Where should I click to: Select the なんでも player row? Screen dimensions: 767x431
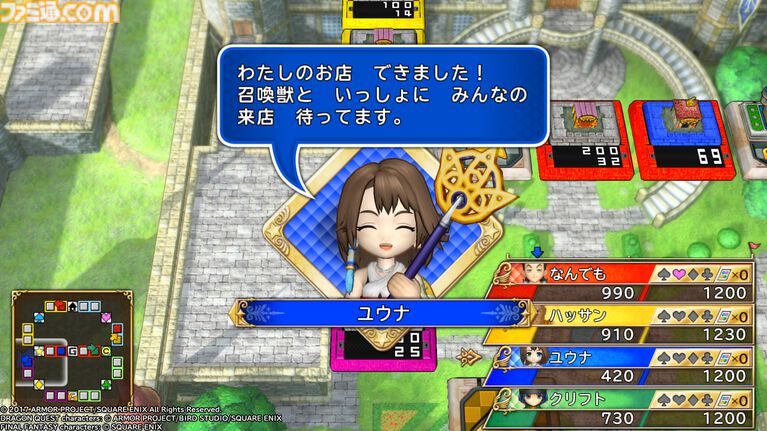point(625,282)
